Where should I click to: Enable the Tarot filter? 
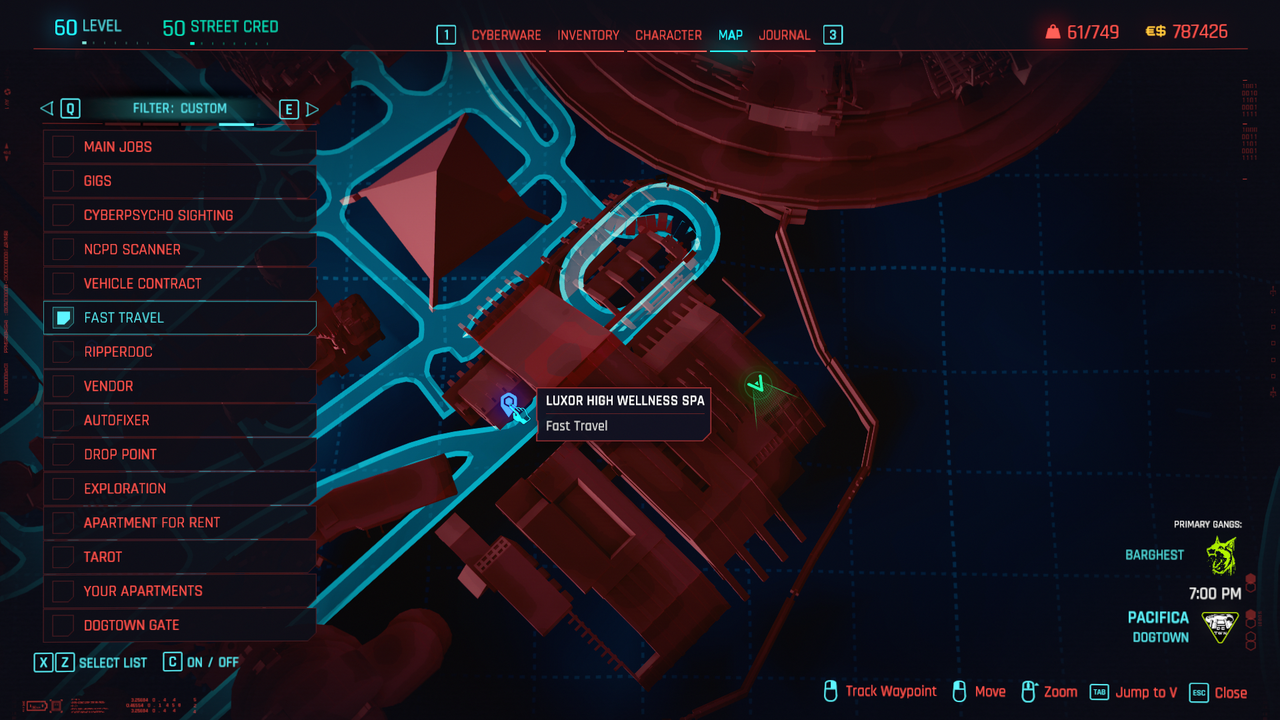click(x=63, y=556)
